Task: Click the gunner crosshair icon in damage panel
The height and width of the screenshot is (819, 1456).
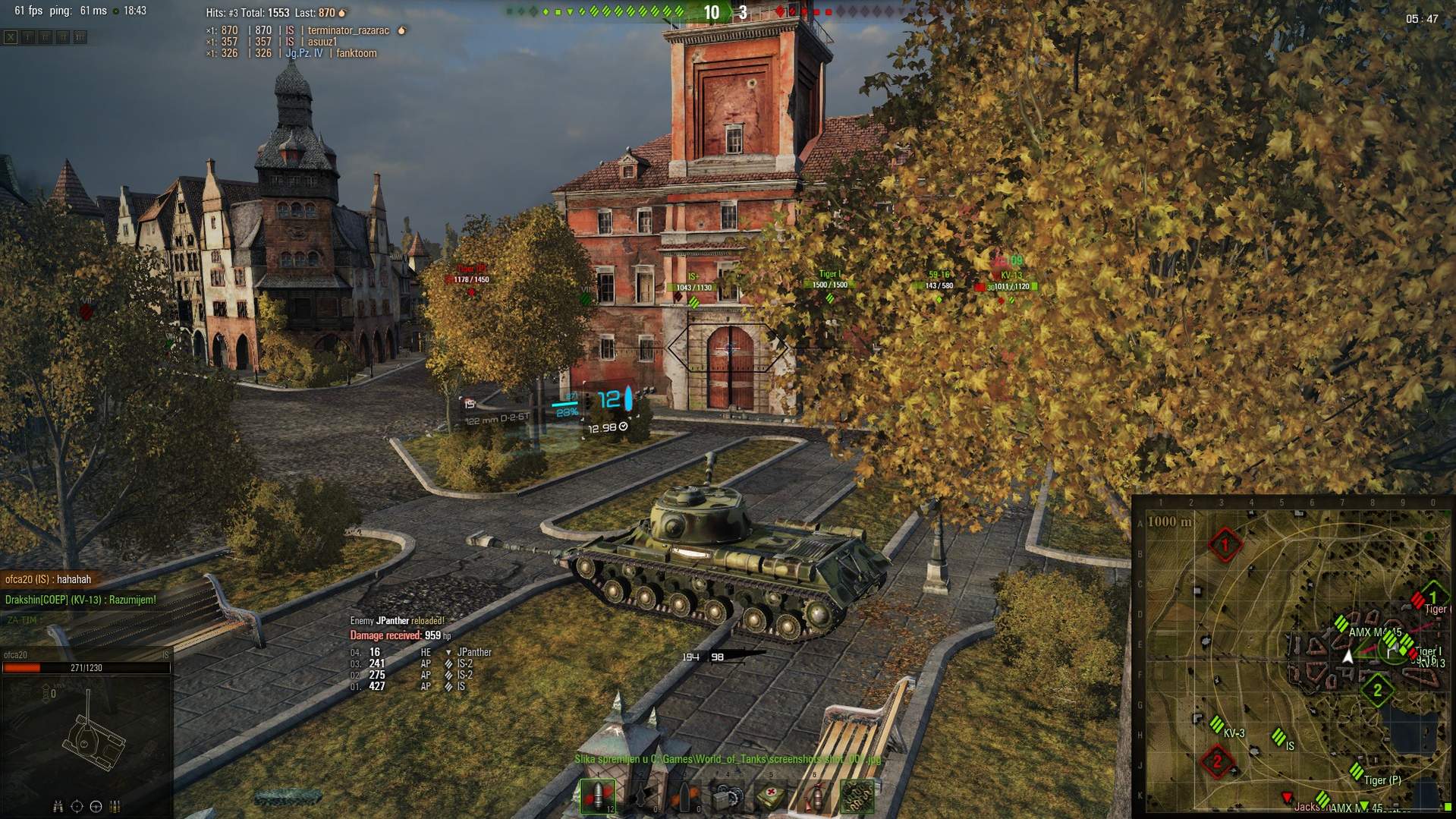Action: pyautogui.click(x=77, y=806)
